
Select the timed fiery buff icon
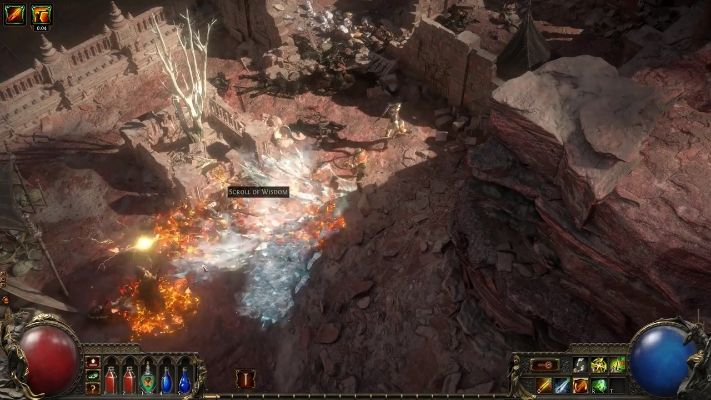[41, 14]
